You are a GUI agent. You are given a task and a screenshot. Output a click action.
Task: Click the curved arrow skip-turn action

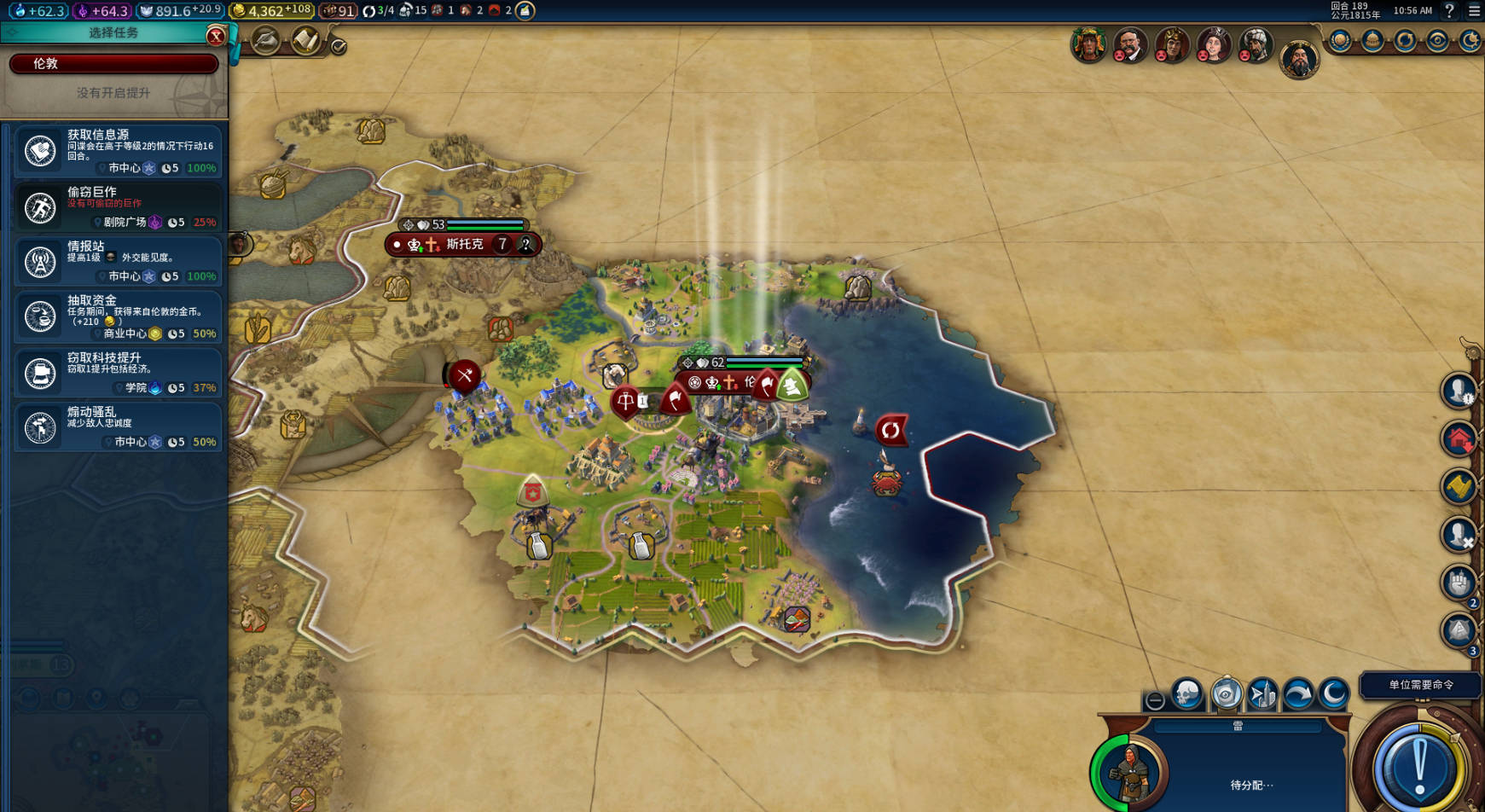click(x=1298, y=695)
